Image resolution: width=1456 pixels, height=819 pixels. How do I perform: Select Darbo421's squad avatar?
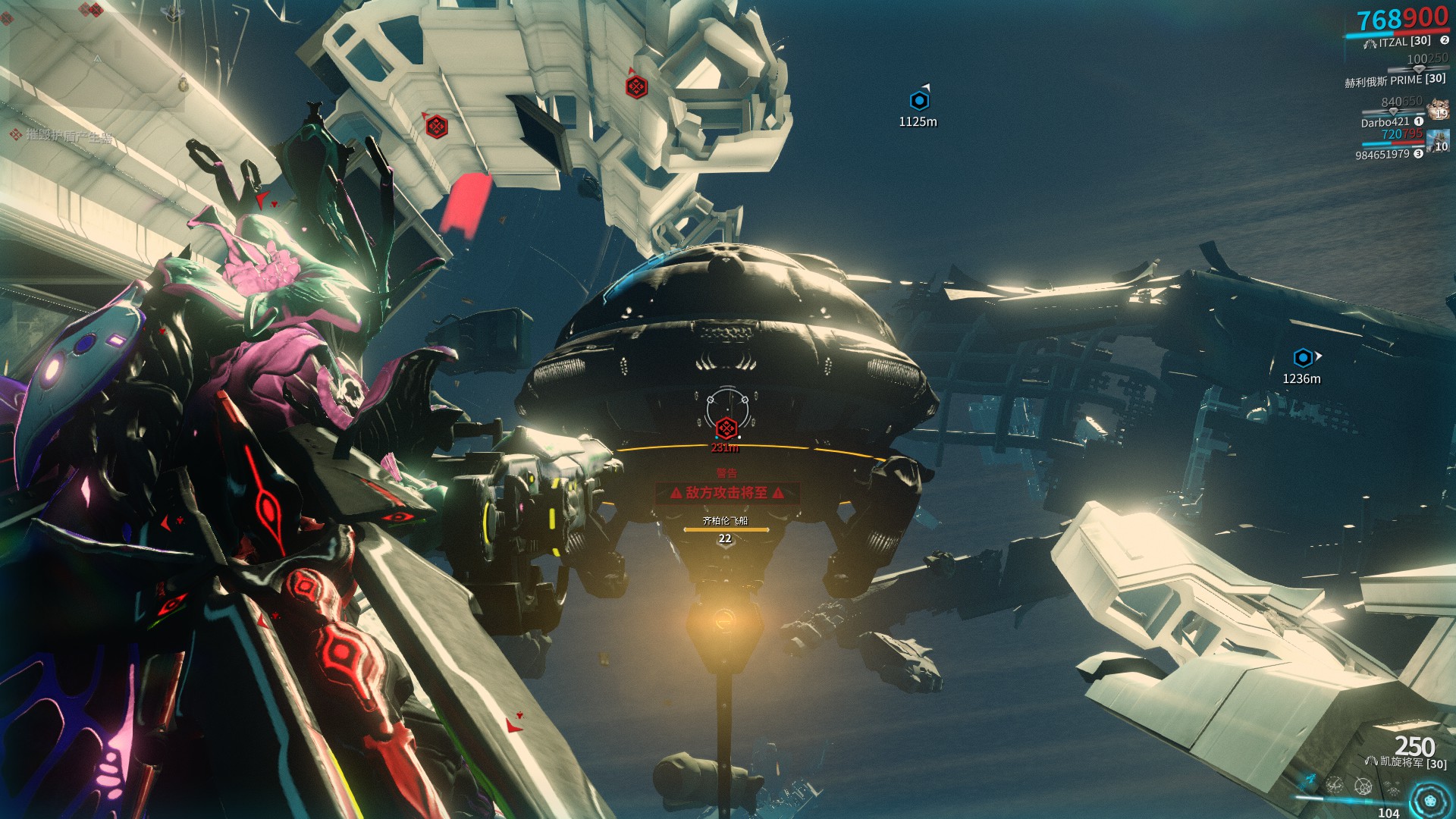click(x=1438, y=110)
